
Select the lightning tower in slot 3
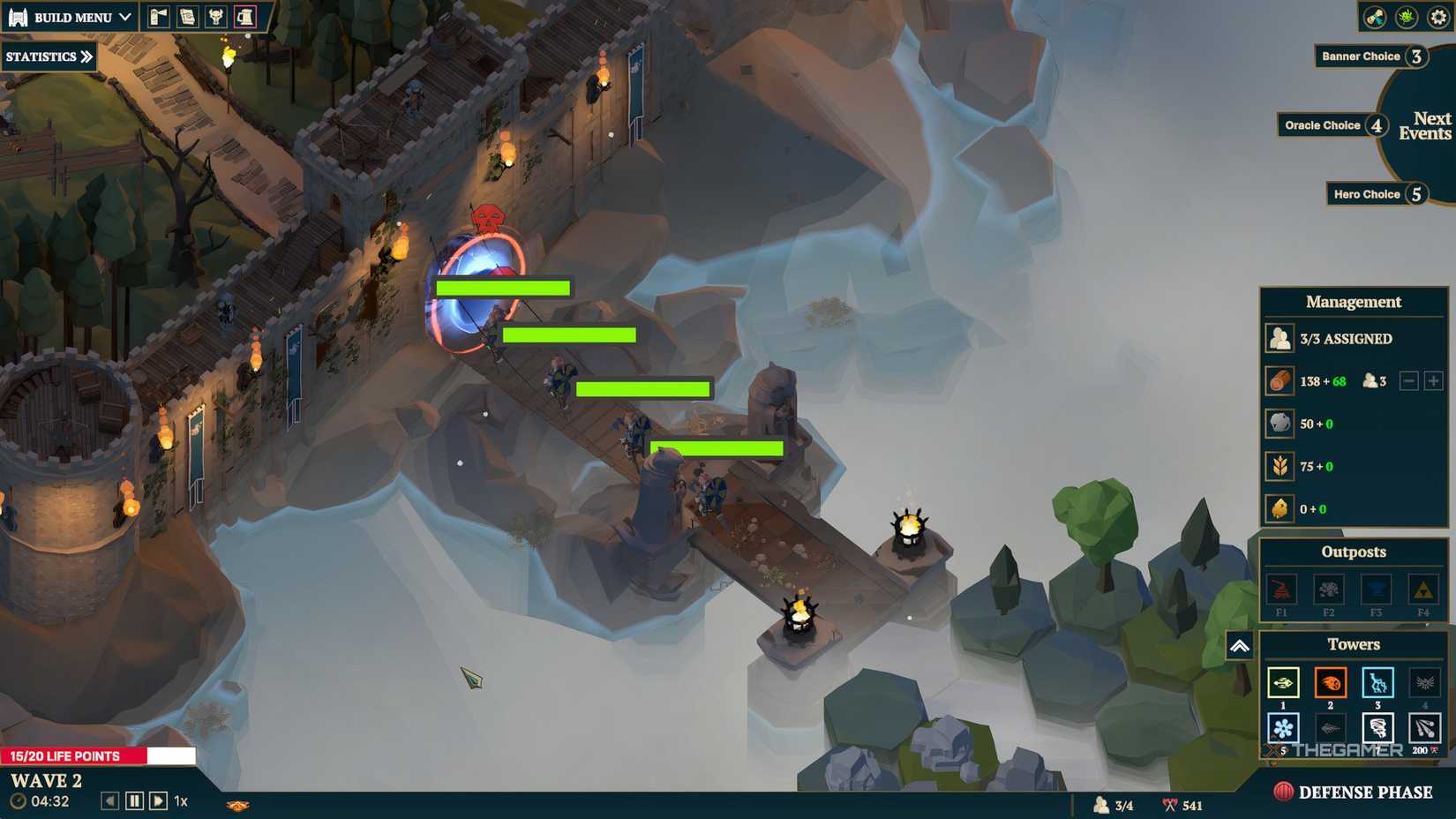coord(1376,682)
